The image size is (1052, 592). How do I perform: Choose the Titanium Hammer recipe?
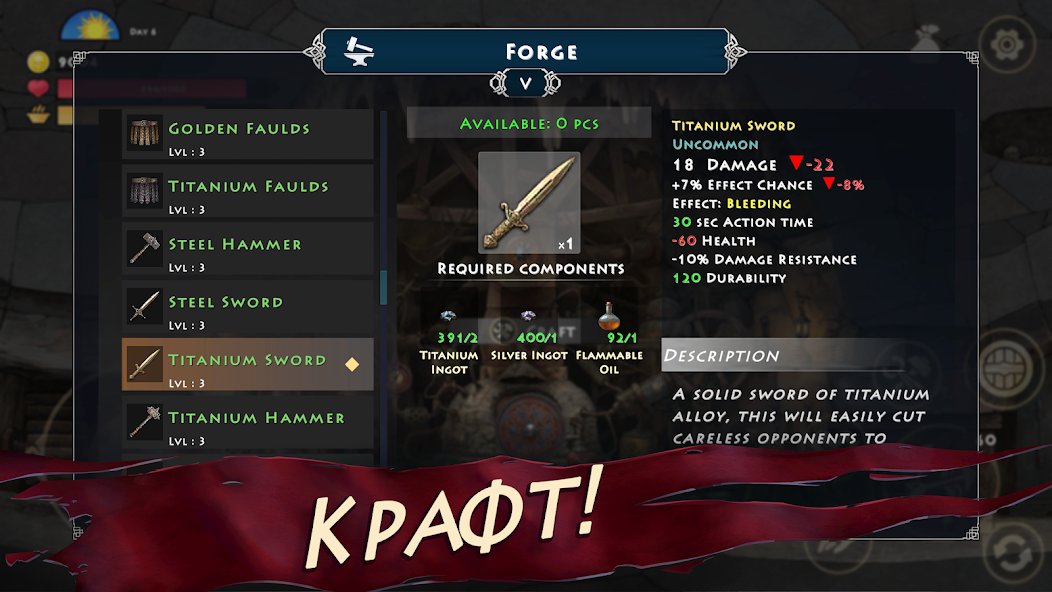pos(247,423)
